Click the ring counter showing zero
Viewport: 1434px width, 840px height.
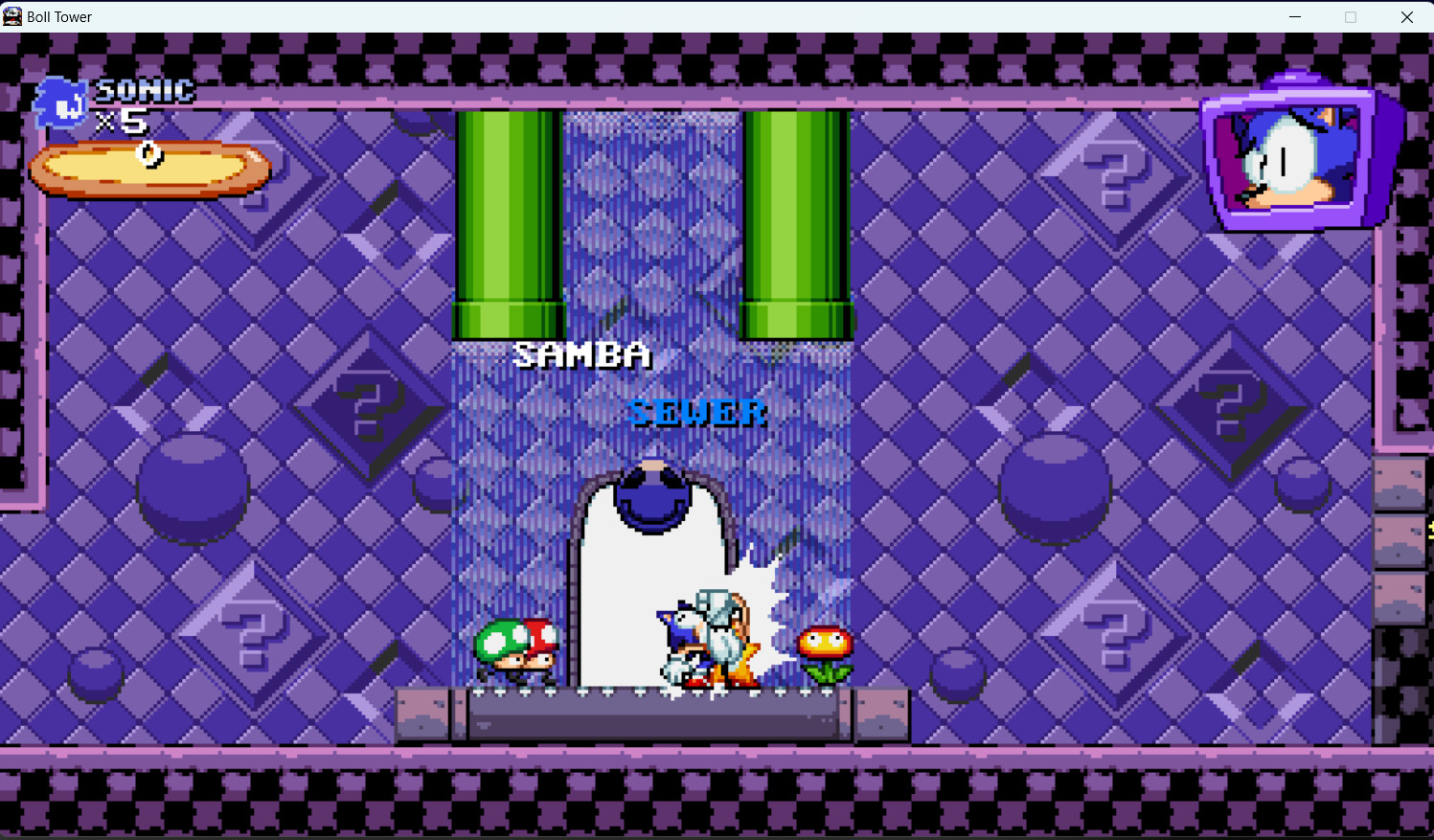148,153
